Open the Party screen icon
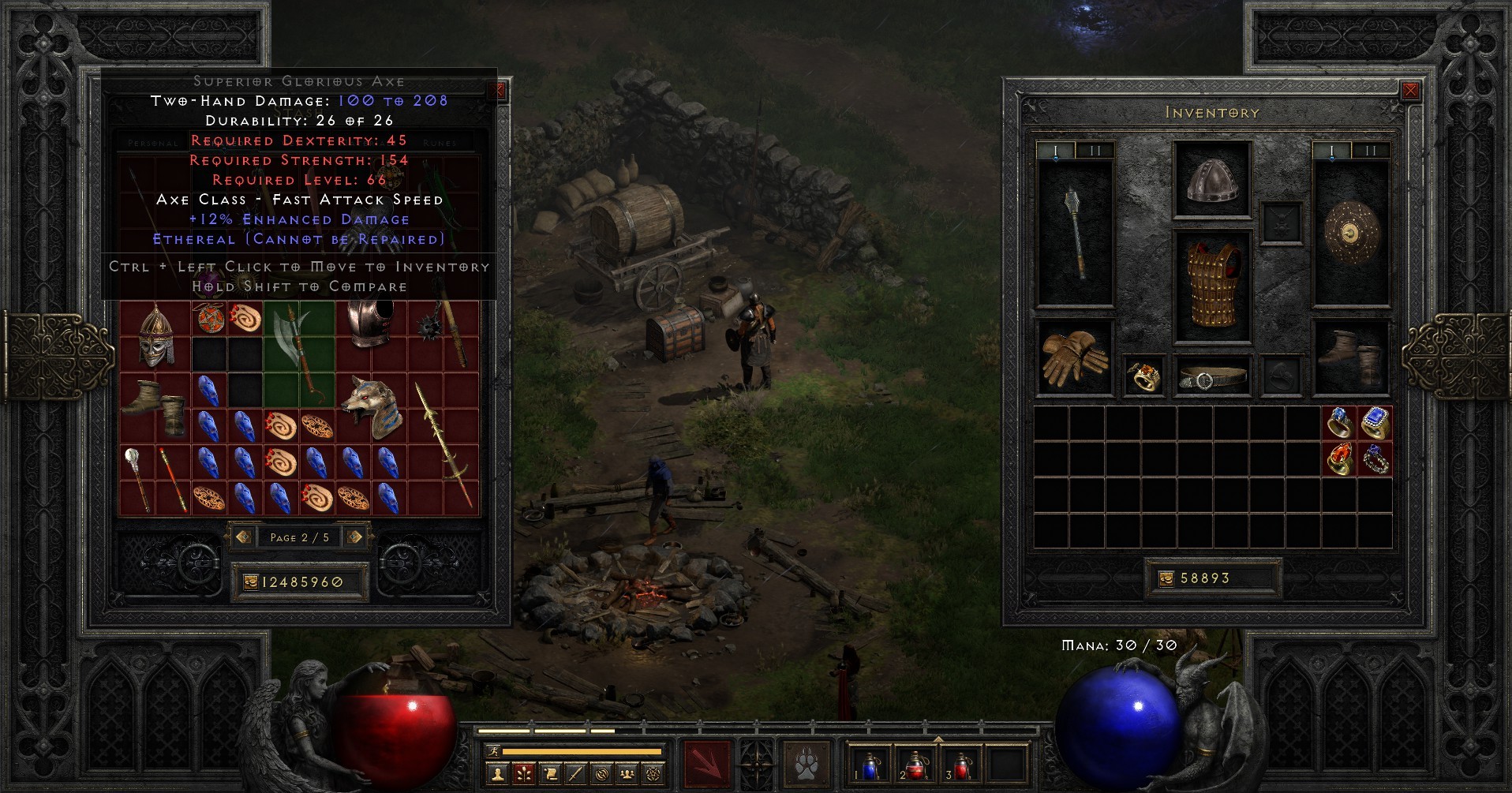This screenshot has height=793, width=1512. 626,772
